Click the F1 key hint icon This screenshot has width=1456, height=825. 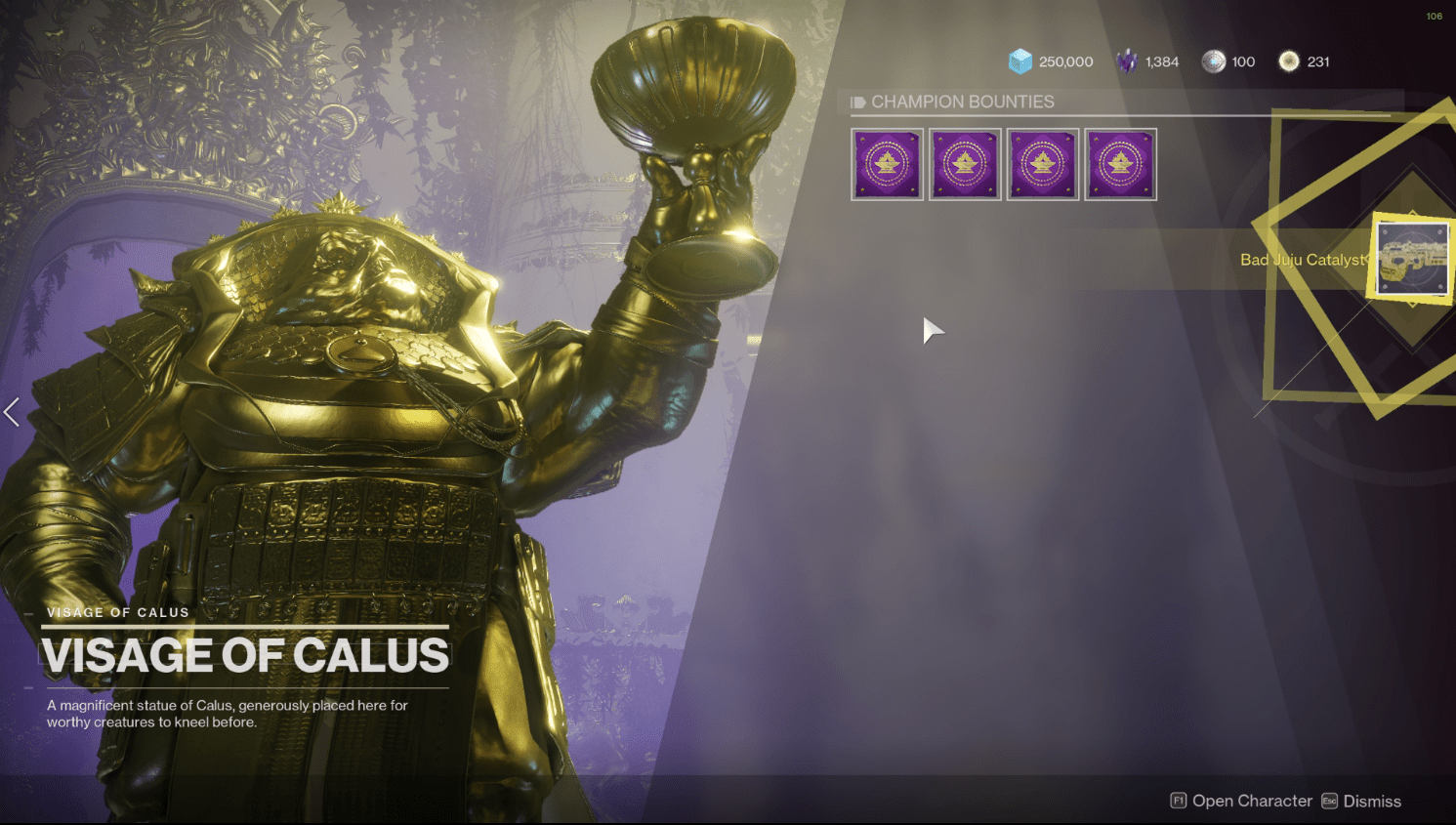pos(1178,801)
